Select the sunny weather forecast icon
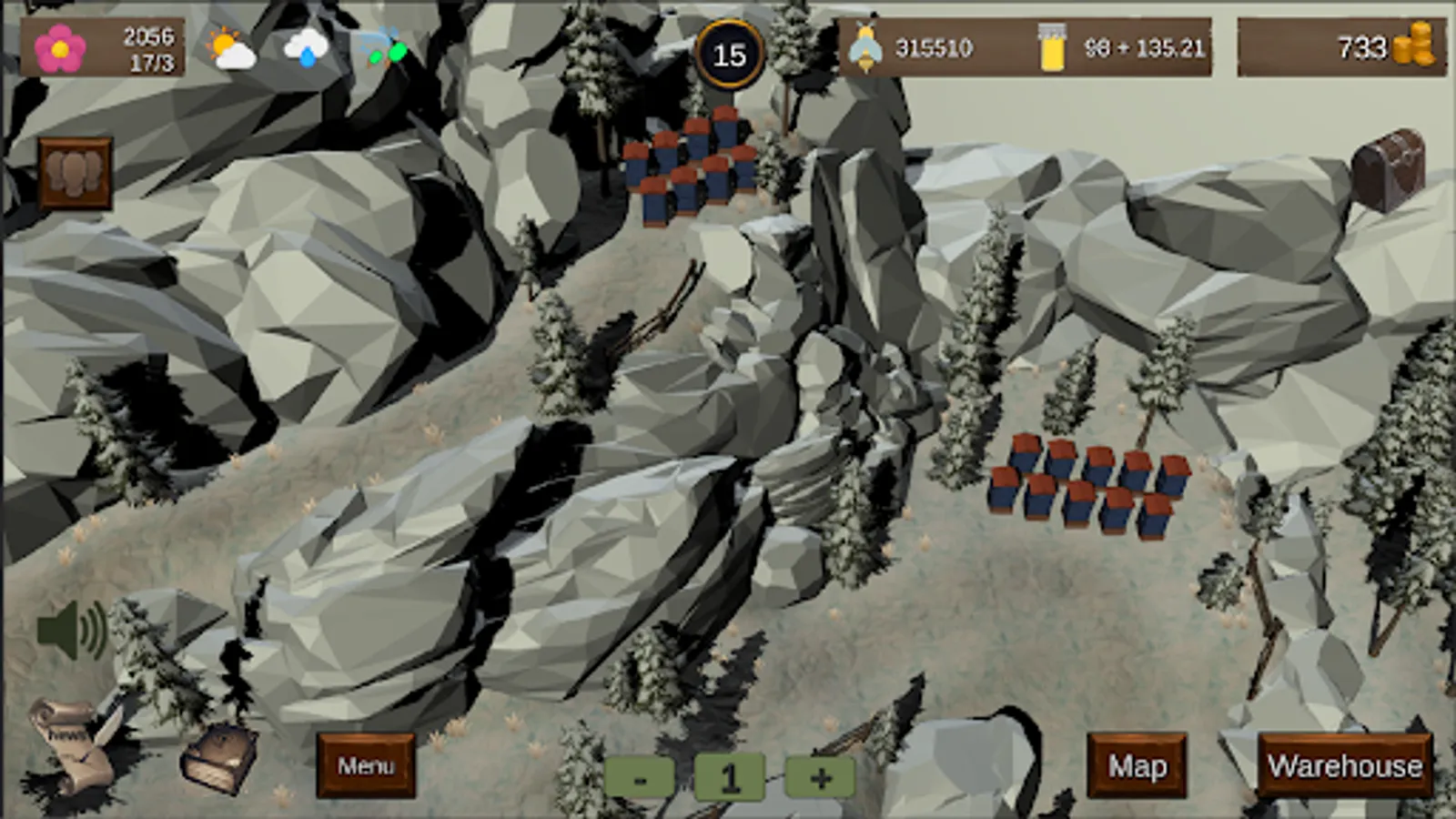1456x819 pixels. click(230, 48)
